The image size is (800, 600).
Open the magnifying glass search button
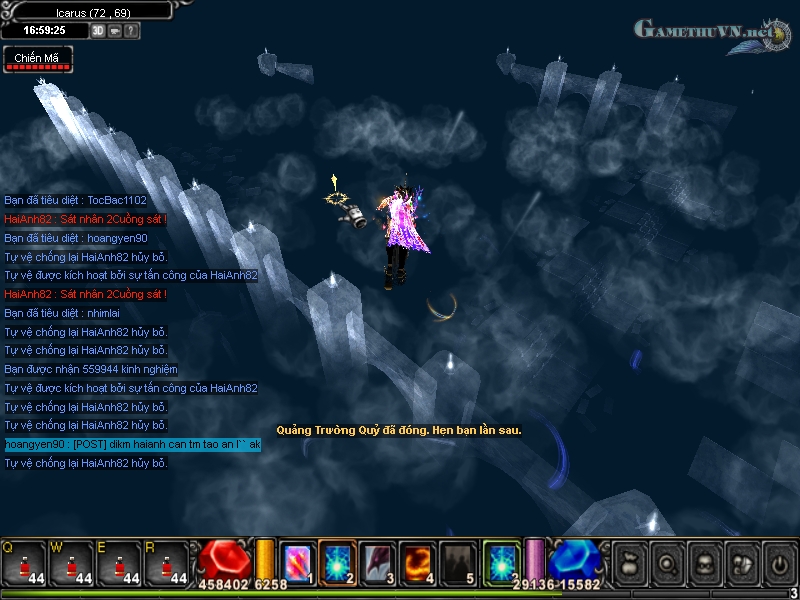(667, 565)
